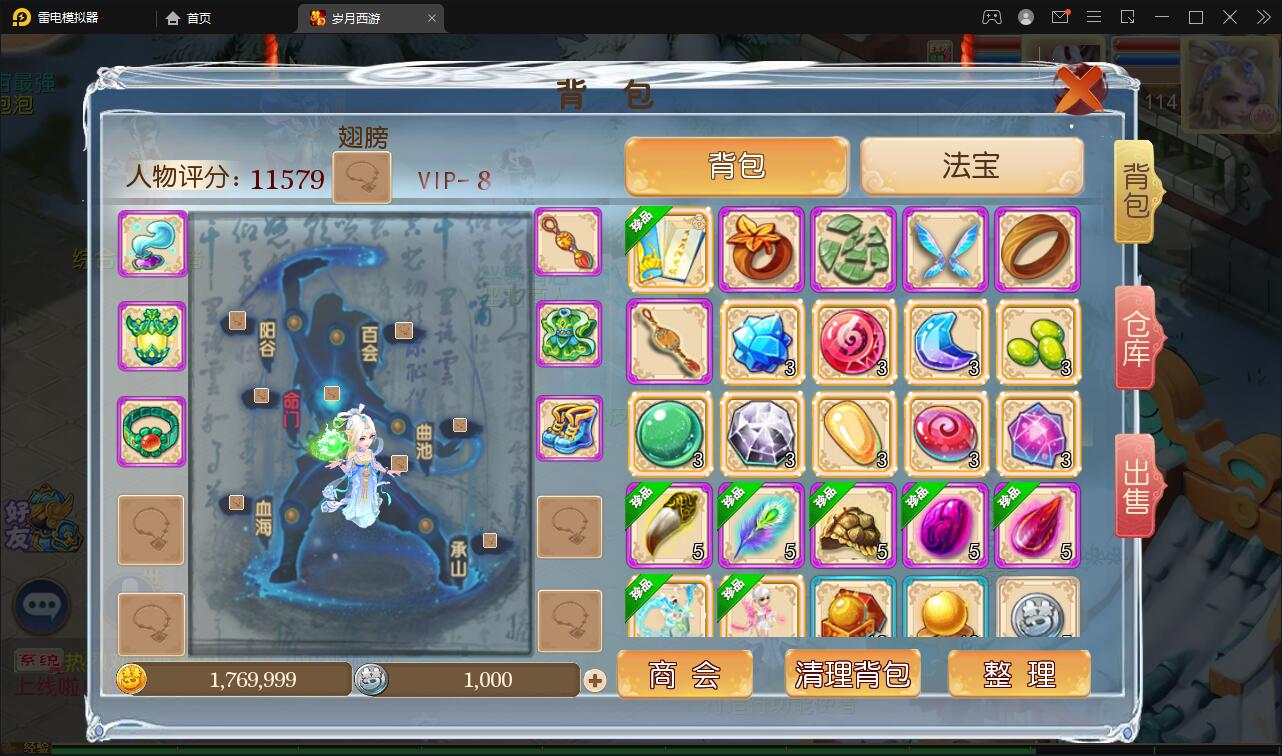Select the peacock feather 珍品 item

762,524
